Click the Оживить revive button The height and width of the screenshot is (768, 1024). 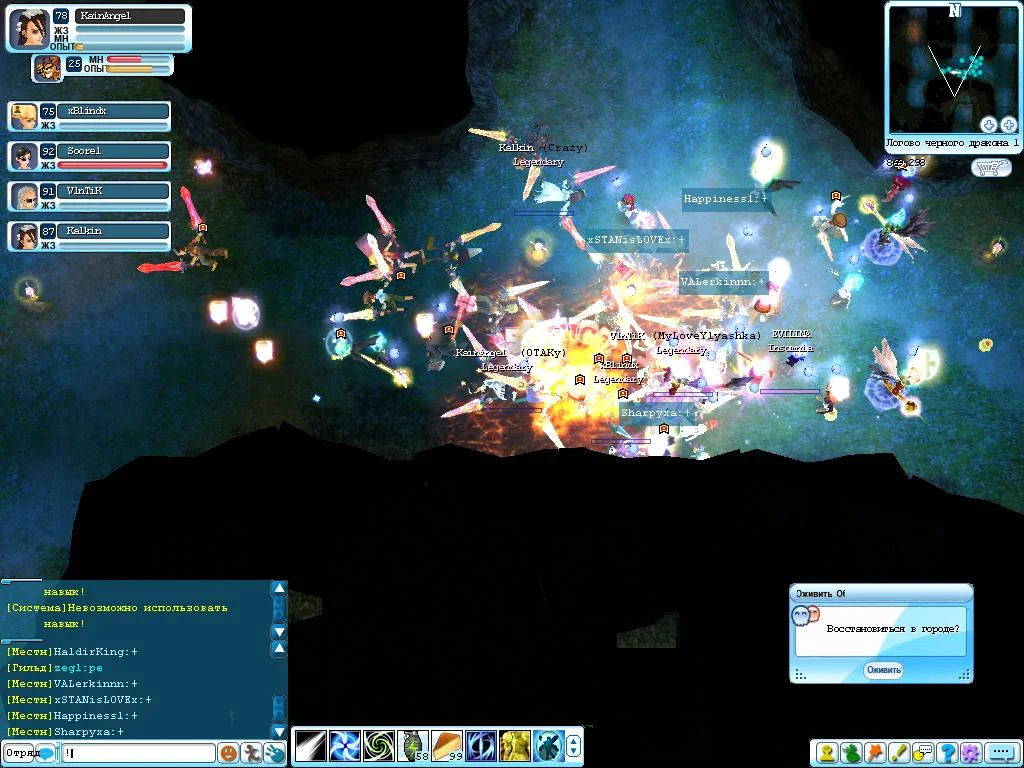883,670
